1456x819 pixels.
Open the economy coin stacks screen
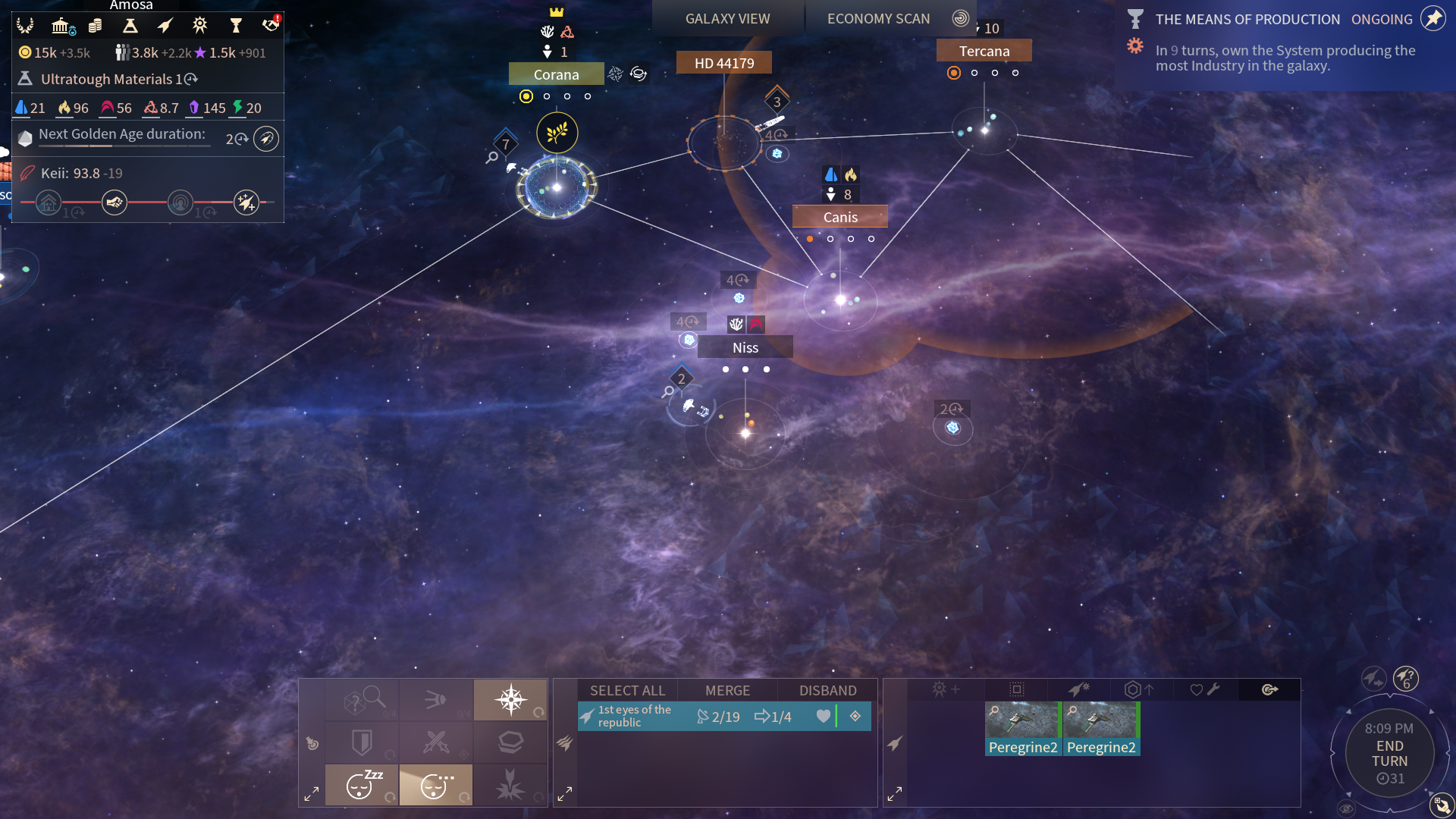click(95, 27)
